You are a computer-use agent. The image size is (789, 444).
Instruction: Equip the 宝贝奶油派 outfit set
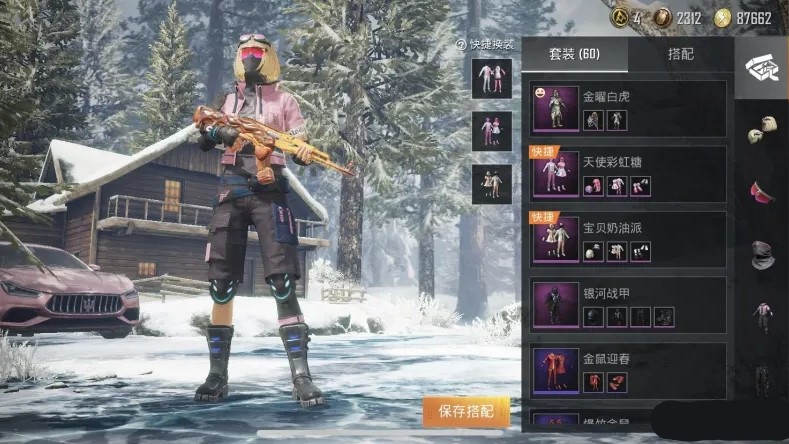pyautogui.click(x=628, y=240)
